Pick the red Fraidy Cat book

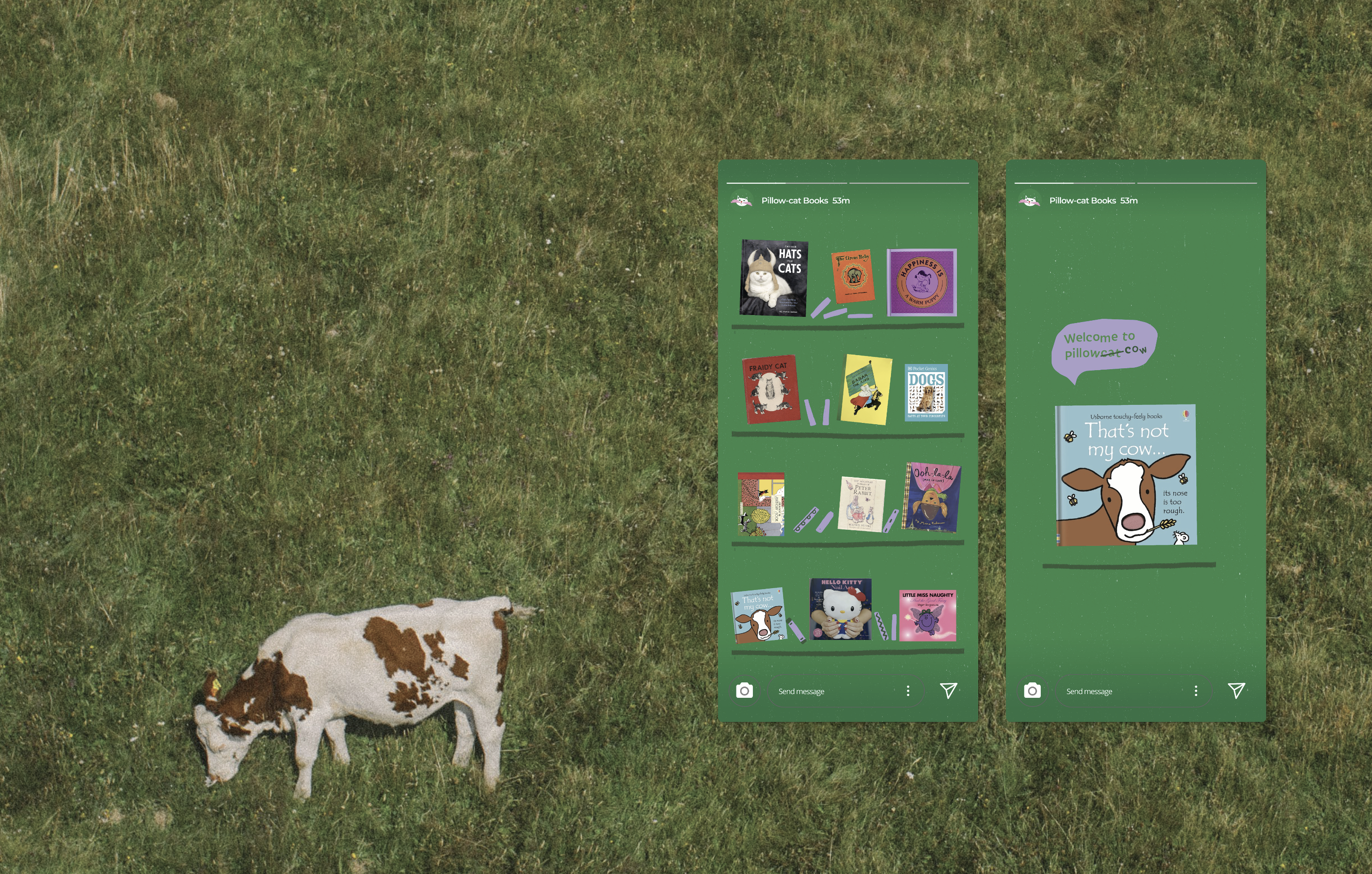pyautogui.click(x=770, y=389)
